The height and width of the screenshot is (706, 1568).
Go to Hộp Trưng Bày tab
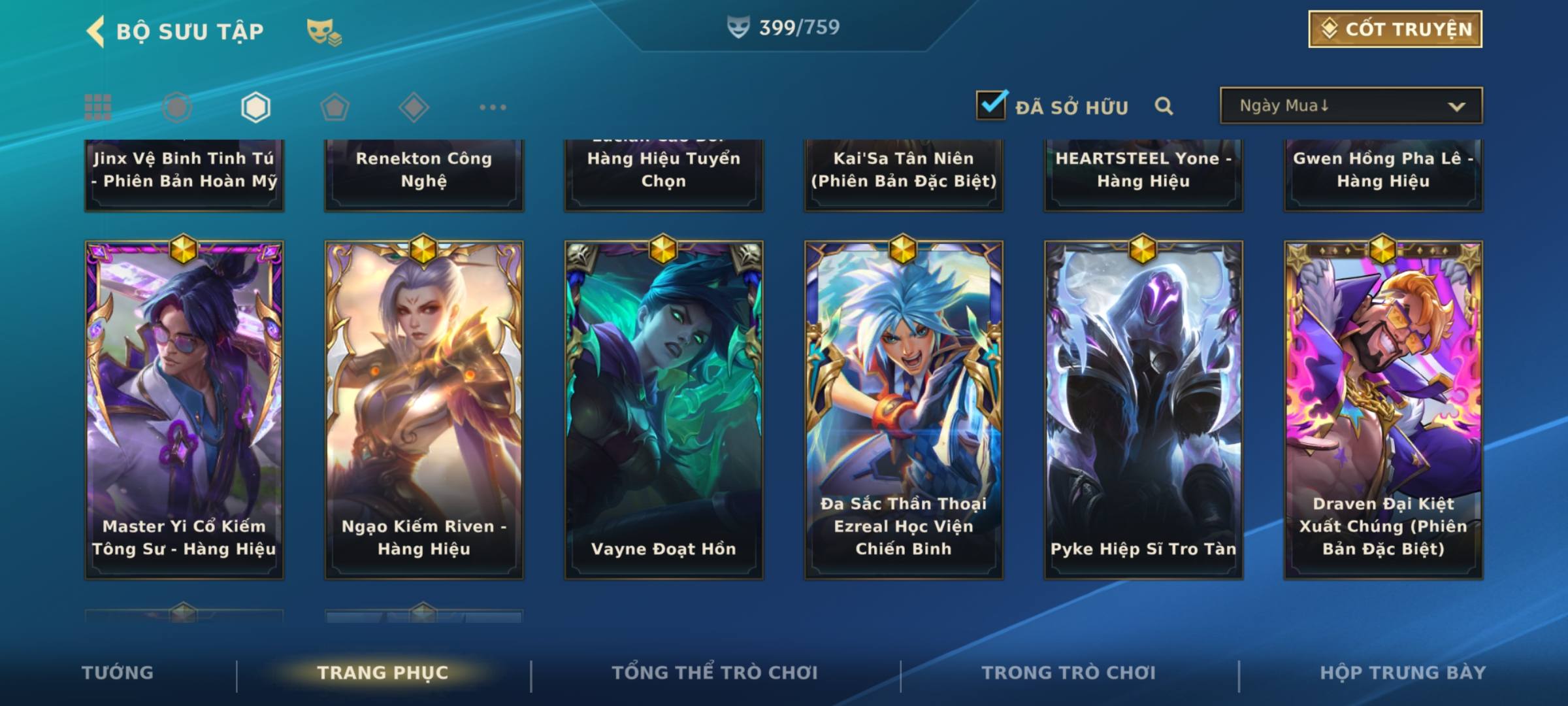[x=1403, y=673]
